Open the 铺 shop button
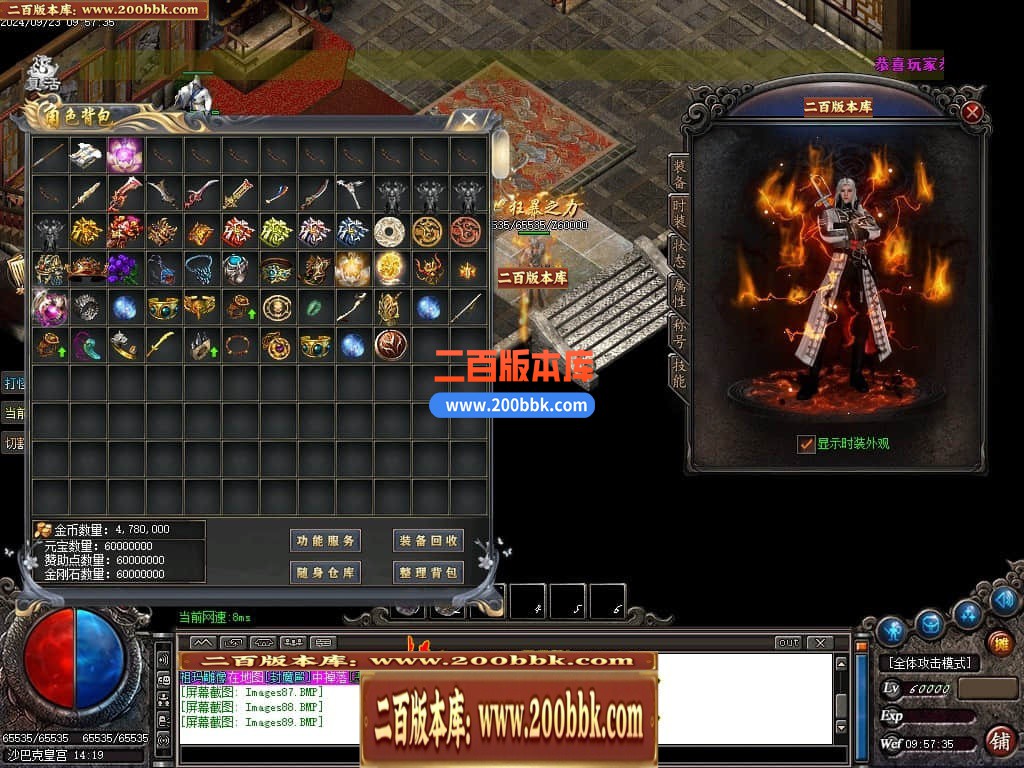This screenshot has height=768, width=1024. click(x=999, y=741)
